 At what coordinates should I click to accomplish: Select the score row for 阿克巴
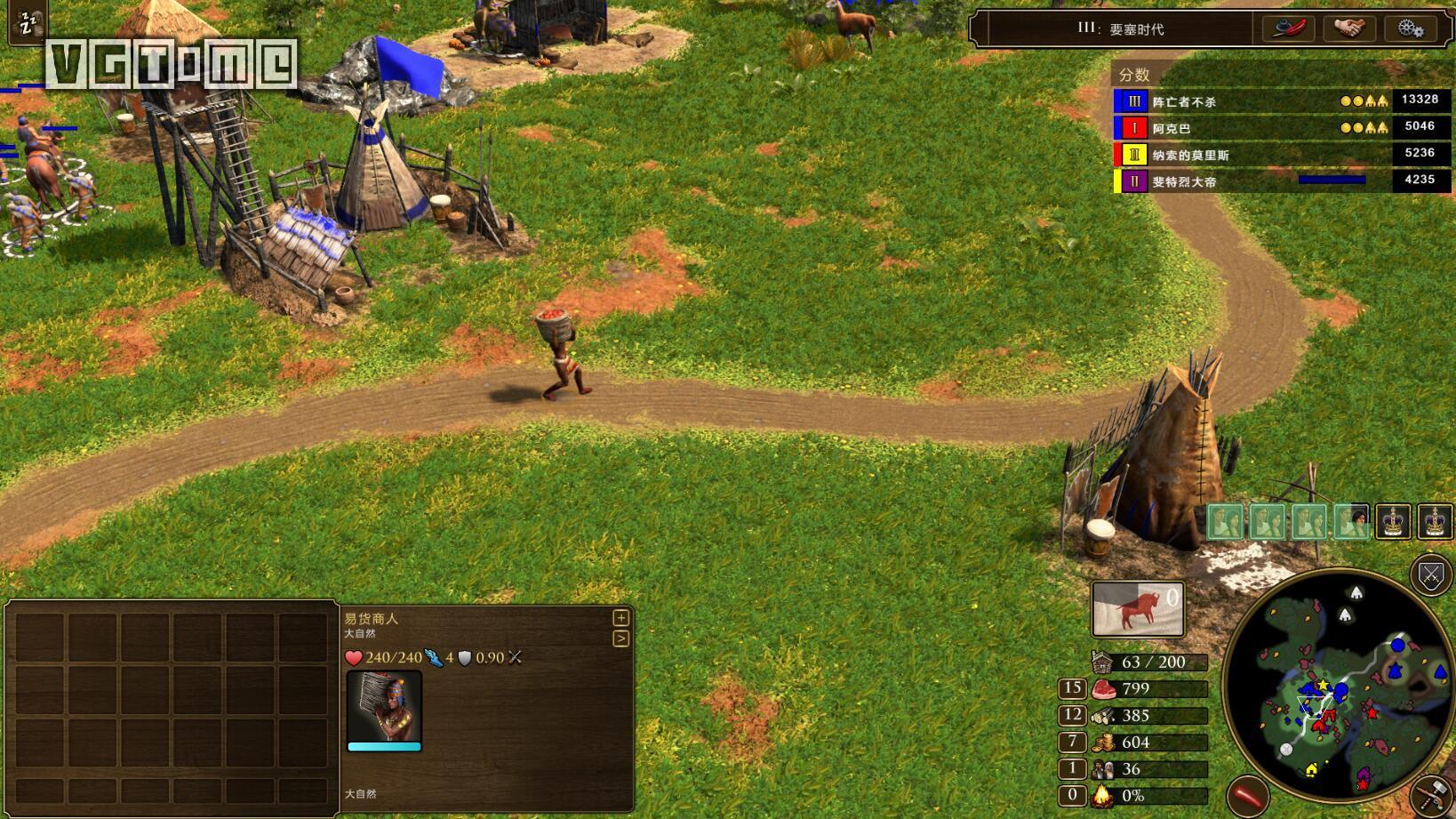coord(1280,128)
